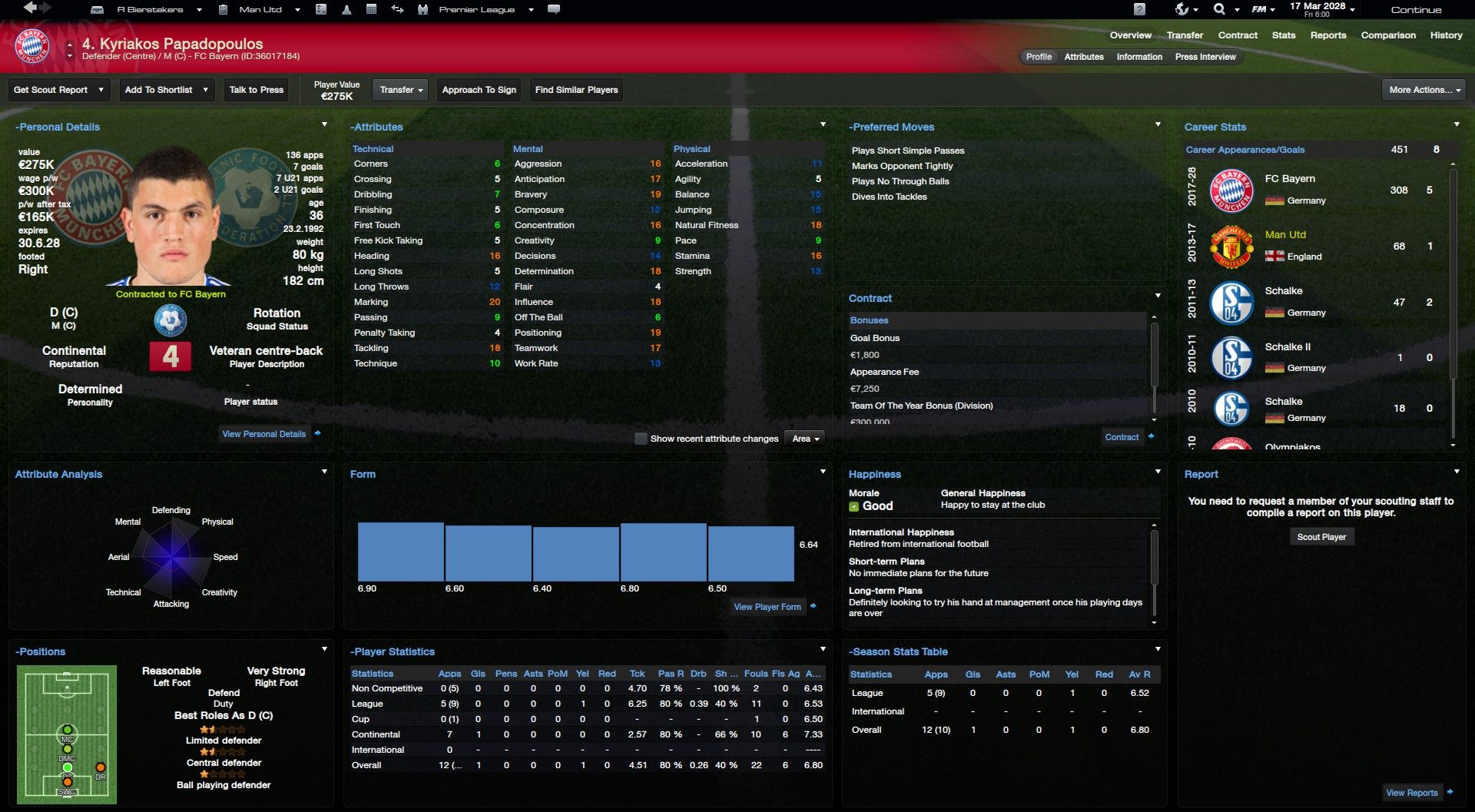
Task: Follow the View Personal Details link
Action: pyautogui.click(x=264, y=434)
